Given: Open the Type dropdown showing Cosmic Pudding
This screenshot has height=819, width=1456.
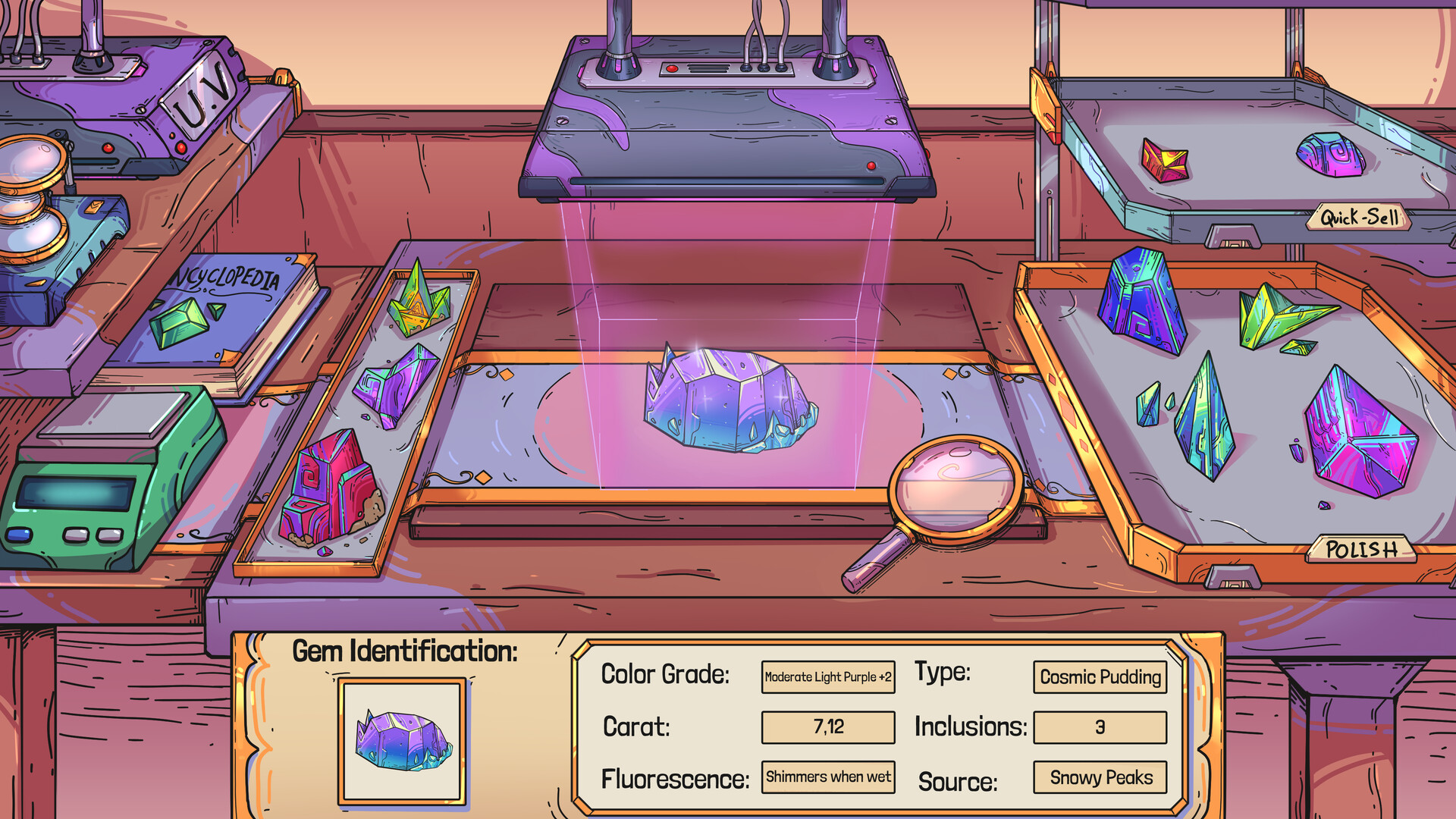Looking at the screenshot, I should click(x=1100, y=677).
